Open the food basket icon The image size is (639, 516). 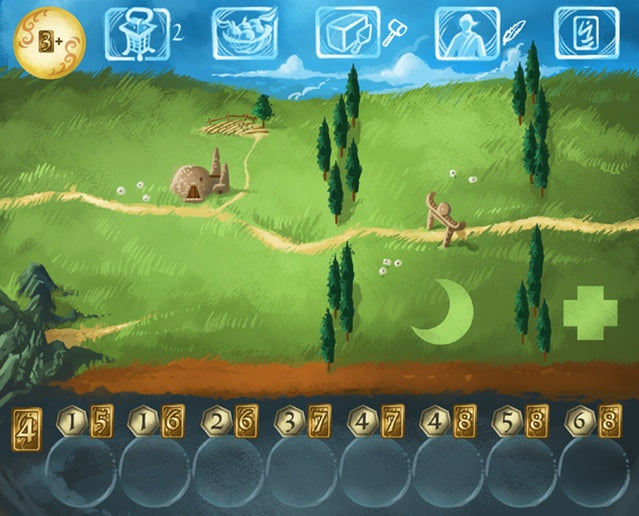click(x=245, y=34)
